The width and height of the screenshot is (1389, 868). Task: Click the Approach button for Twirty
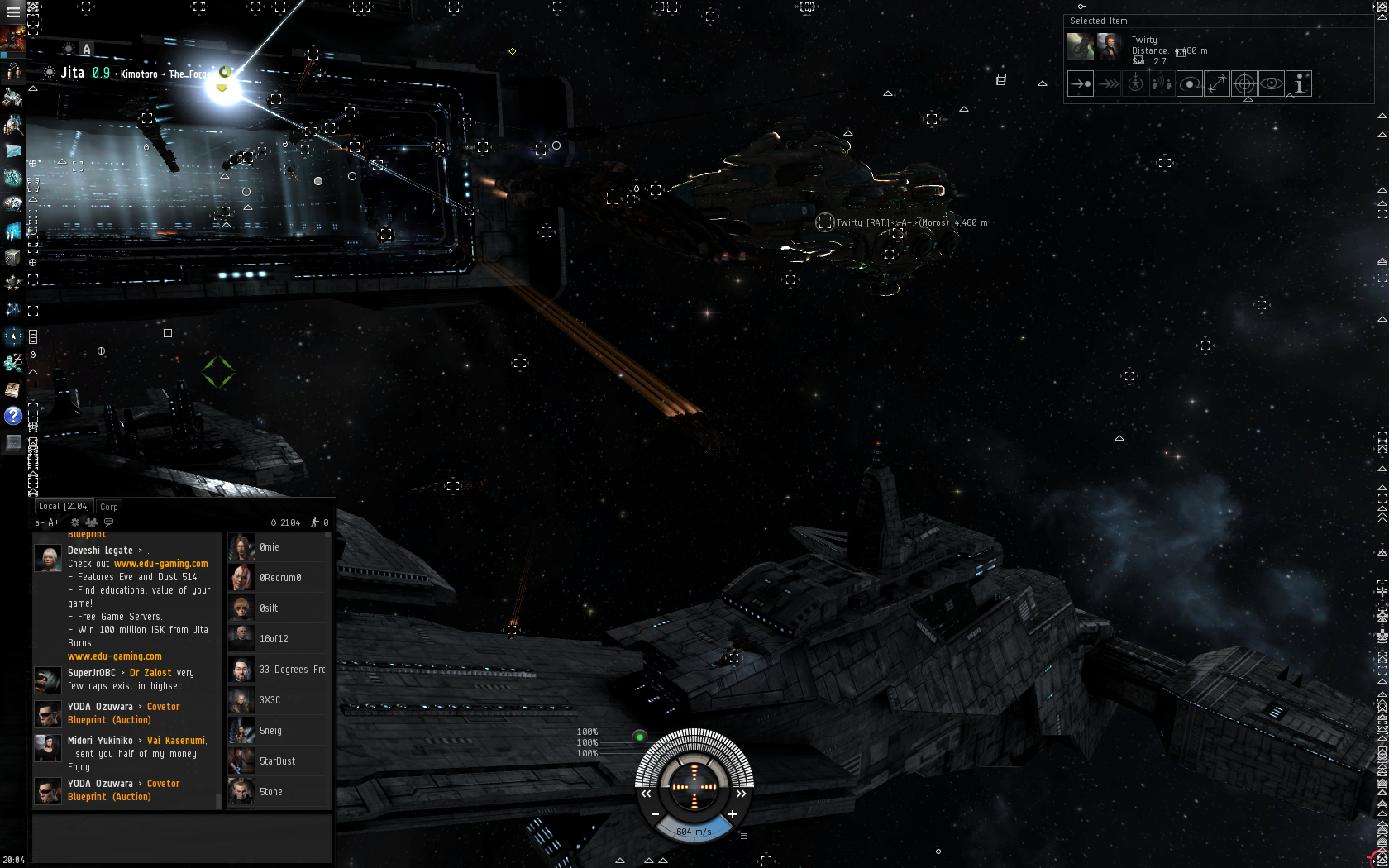1081,83
